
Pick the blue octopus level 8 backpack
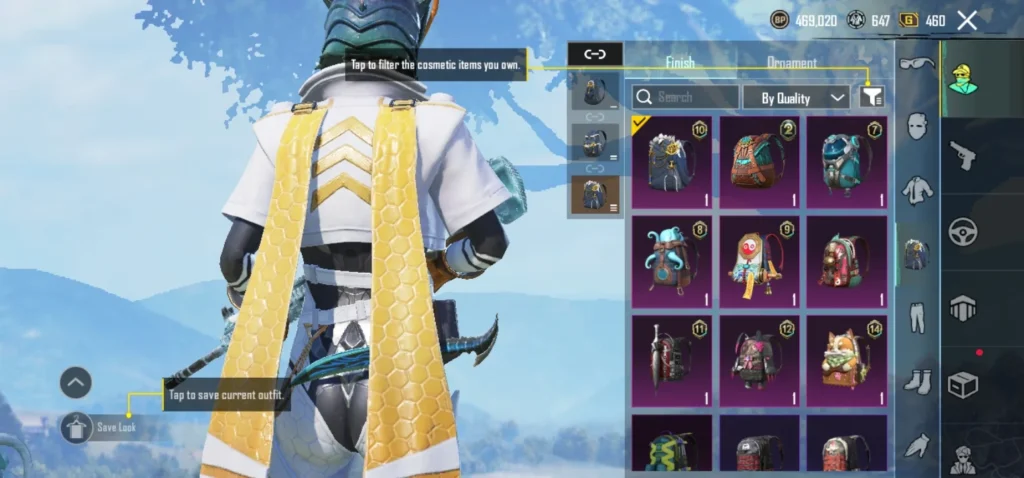(671, 261)
